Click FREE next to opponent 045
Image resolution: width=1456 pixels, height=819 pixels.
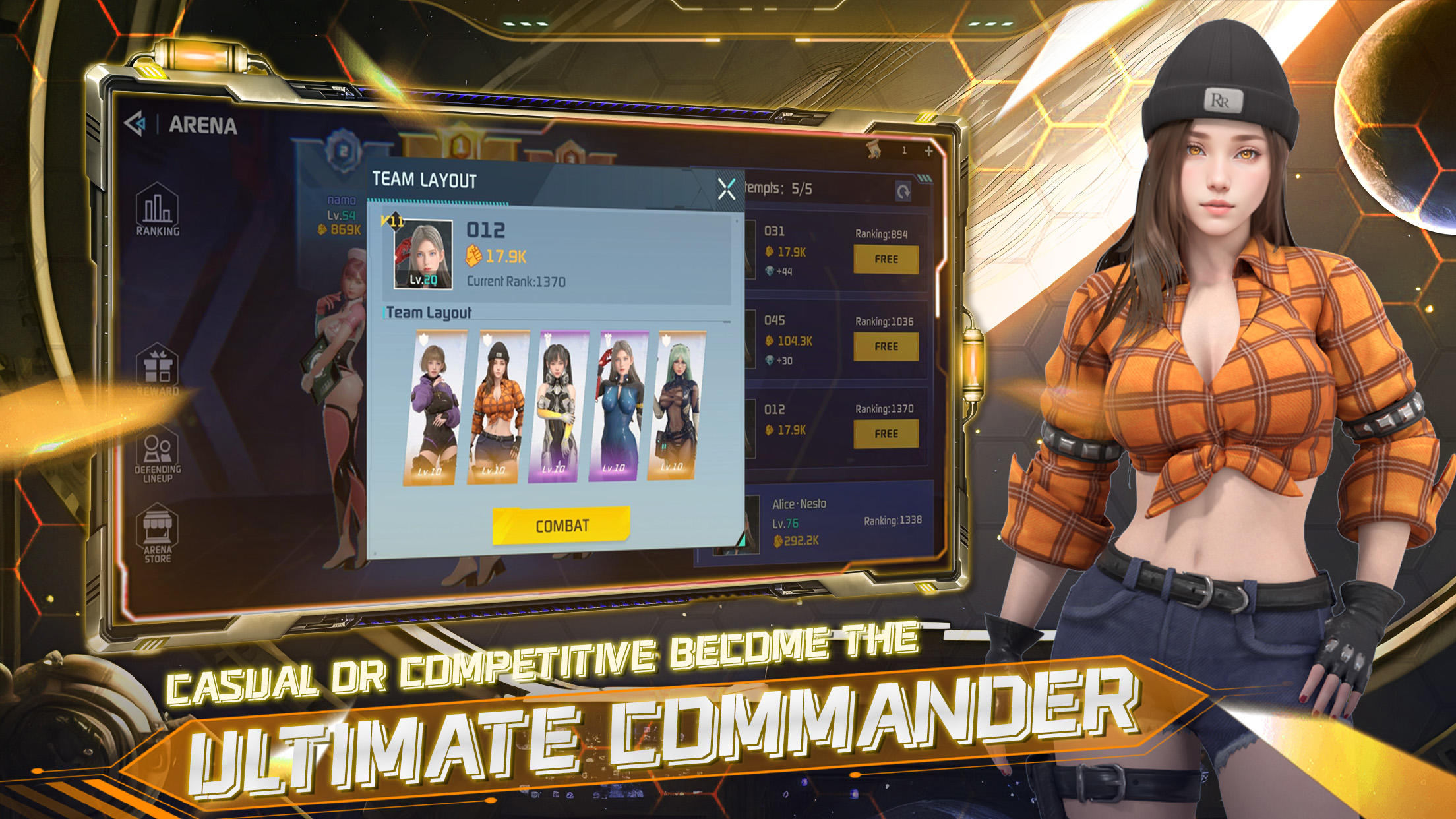pyautogui.click(x=886, y=346)
